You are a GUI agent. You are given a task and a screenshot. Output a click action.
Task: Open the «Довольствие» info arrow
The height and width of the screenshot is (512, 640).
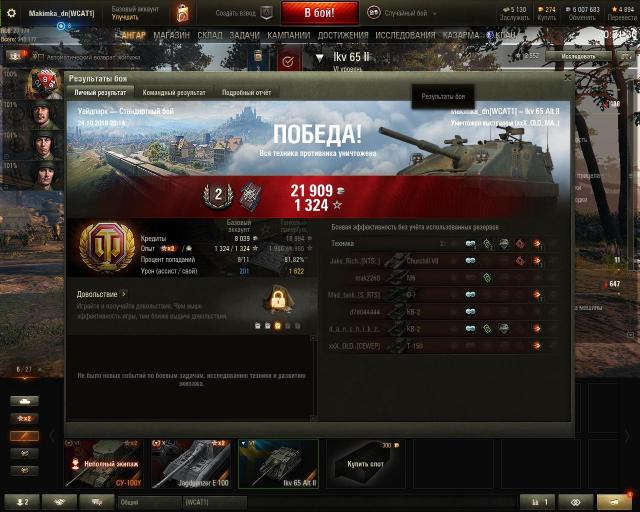(123, 294)
